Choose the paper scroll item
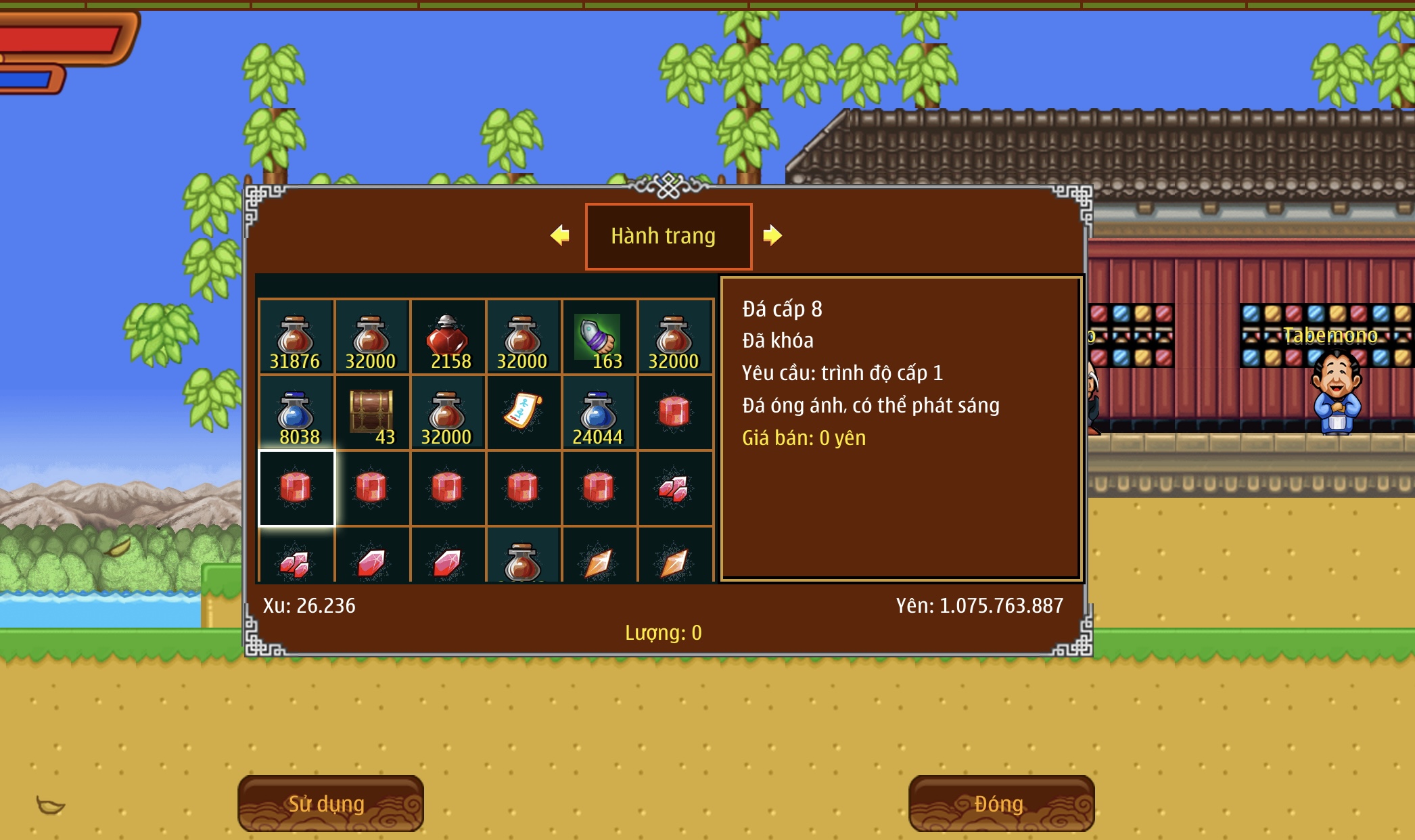The image size is (1415, 840). pyautogui.click(x=523, y=411)
